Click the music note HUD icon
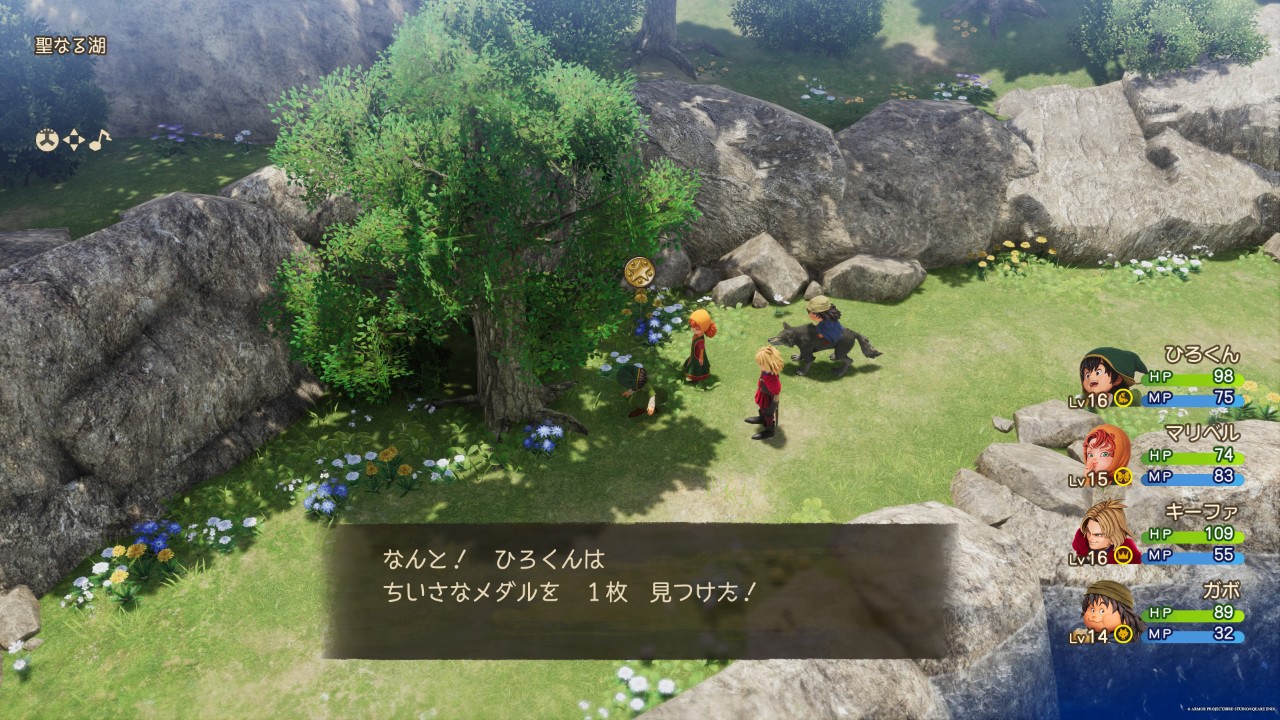 tap(99, 140)
